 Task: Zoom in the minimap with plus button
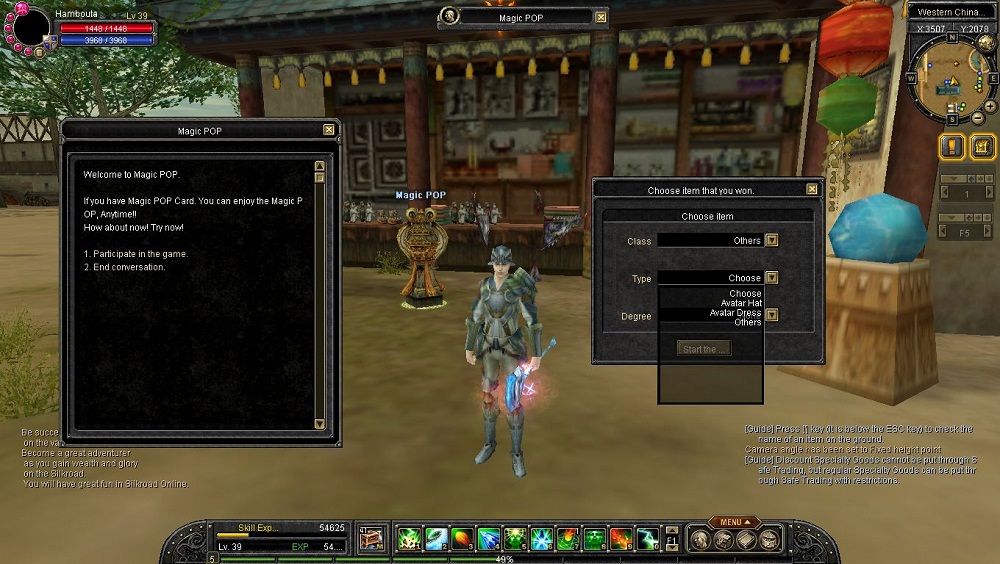(989, 105)
